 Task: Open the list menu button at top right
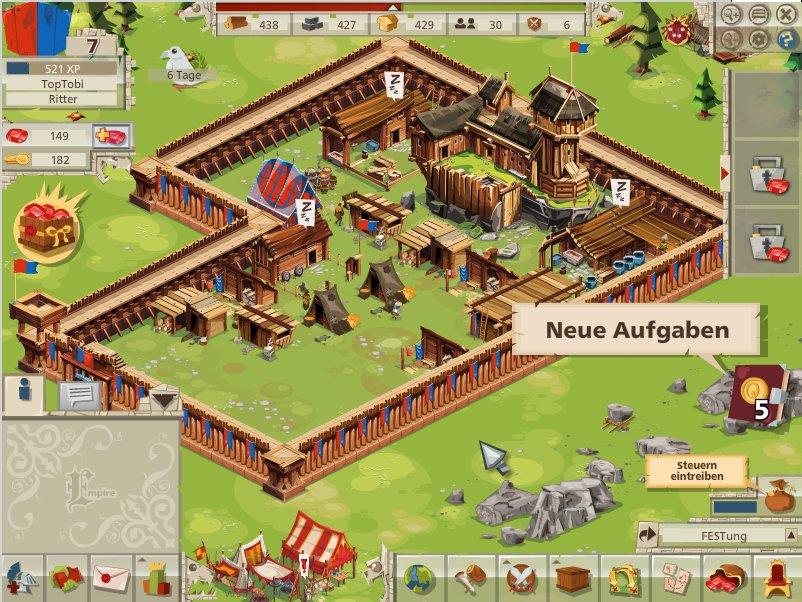pos(760,15)
